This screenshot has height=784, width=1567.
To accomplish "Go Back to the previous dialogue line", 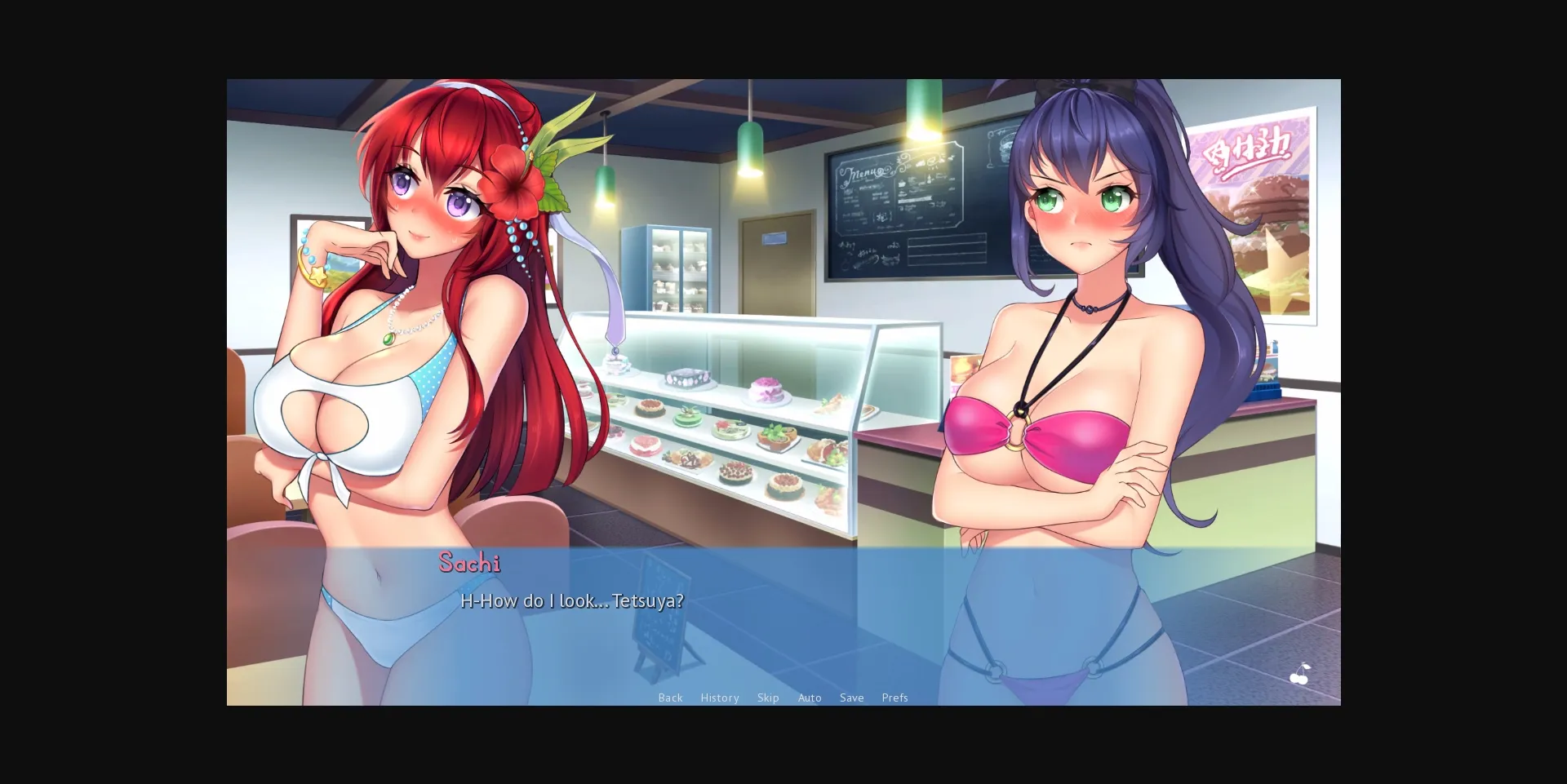I will click(670, 698).
